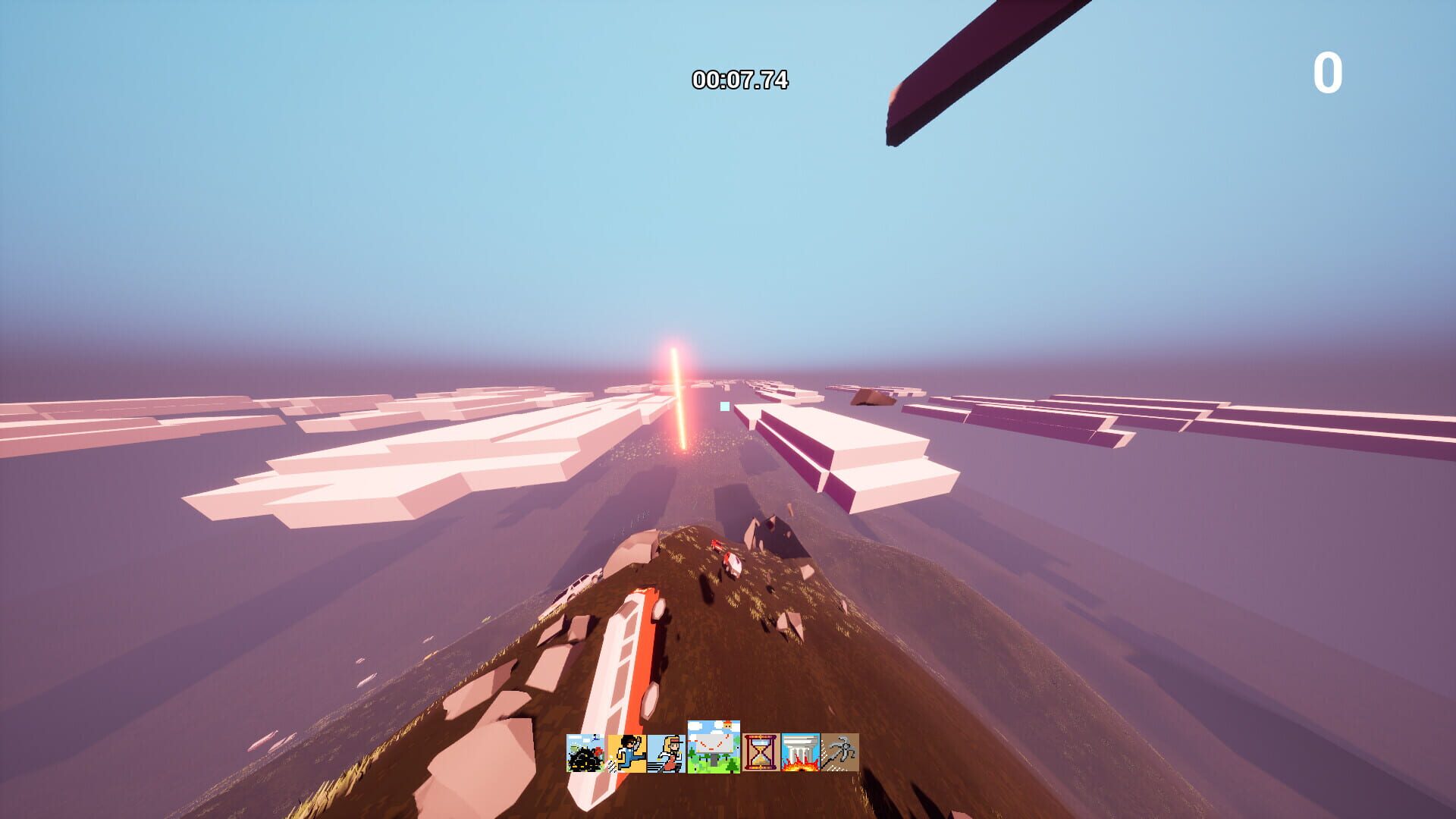The height and width of the screenshot is (819, 1456).
Task: Click the small cyan cube near the beacon
Action: coord(724,407)
